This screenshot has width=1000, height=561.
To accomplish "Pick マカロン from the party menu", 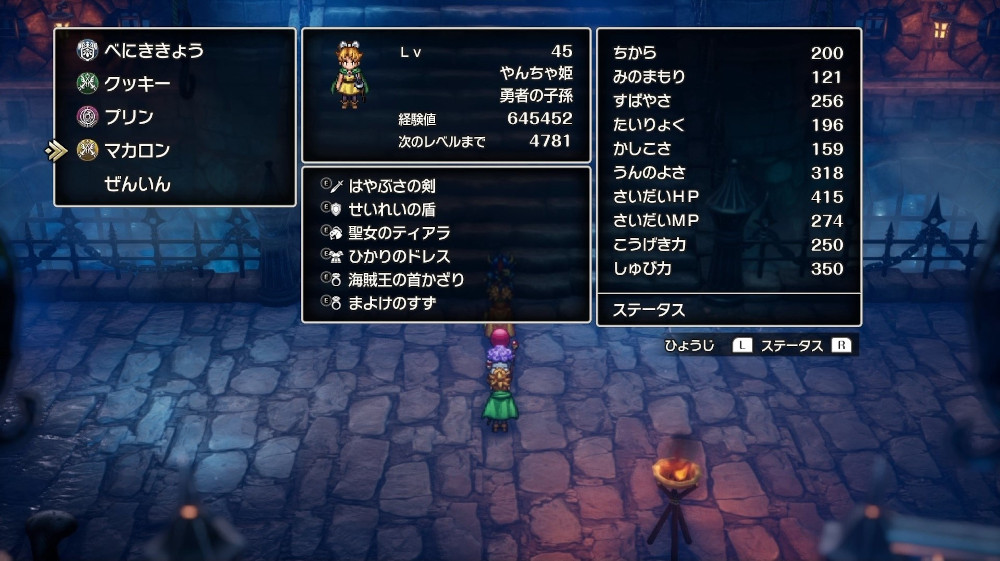I will 137,151.
